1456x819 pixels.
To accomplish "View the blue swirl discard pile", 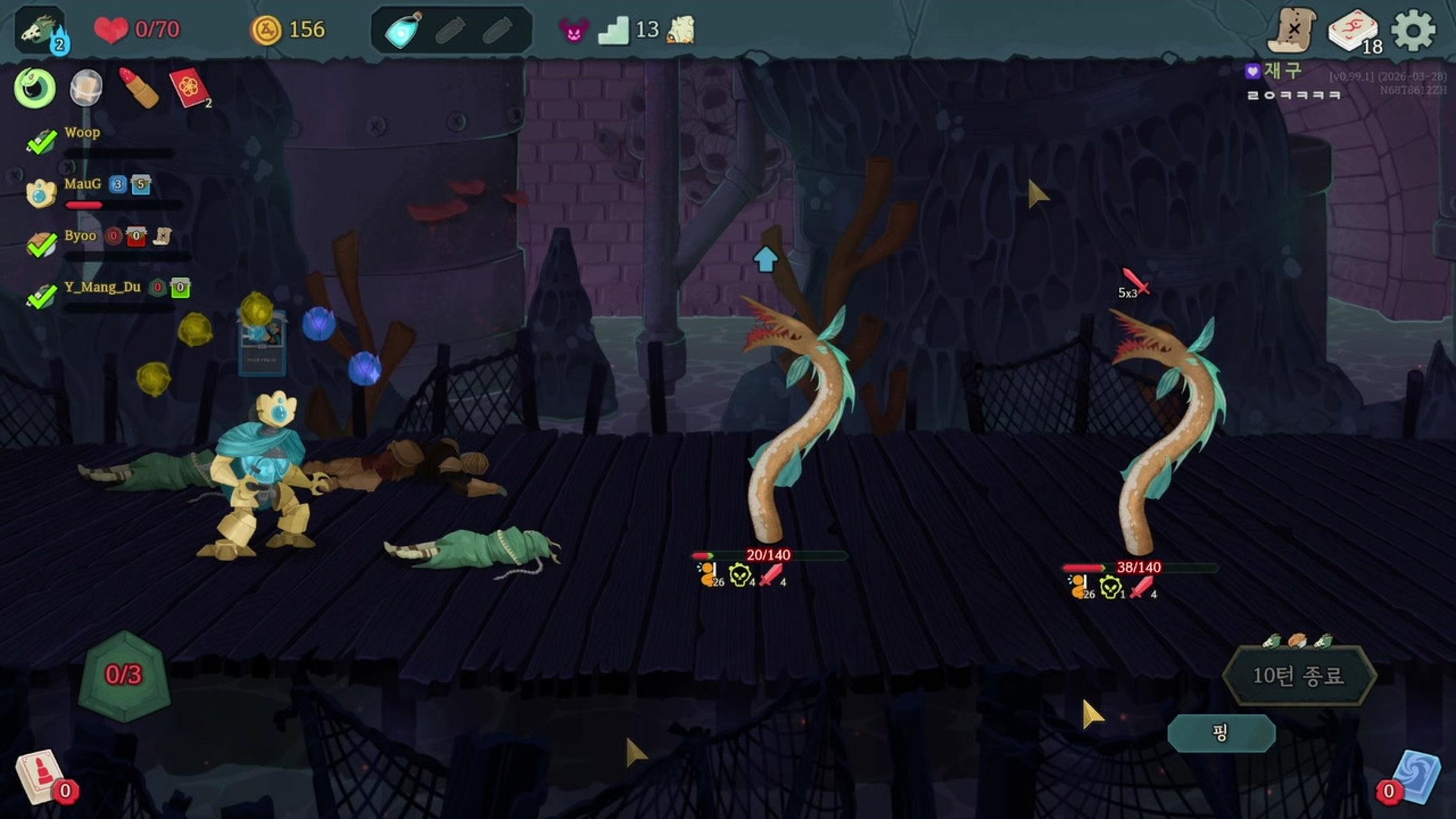I will pos(1416,776).
